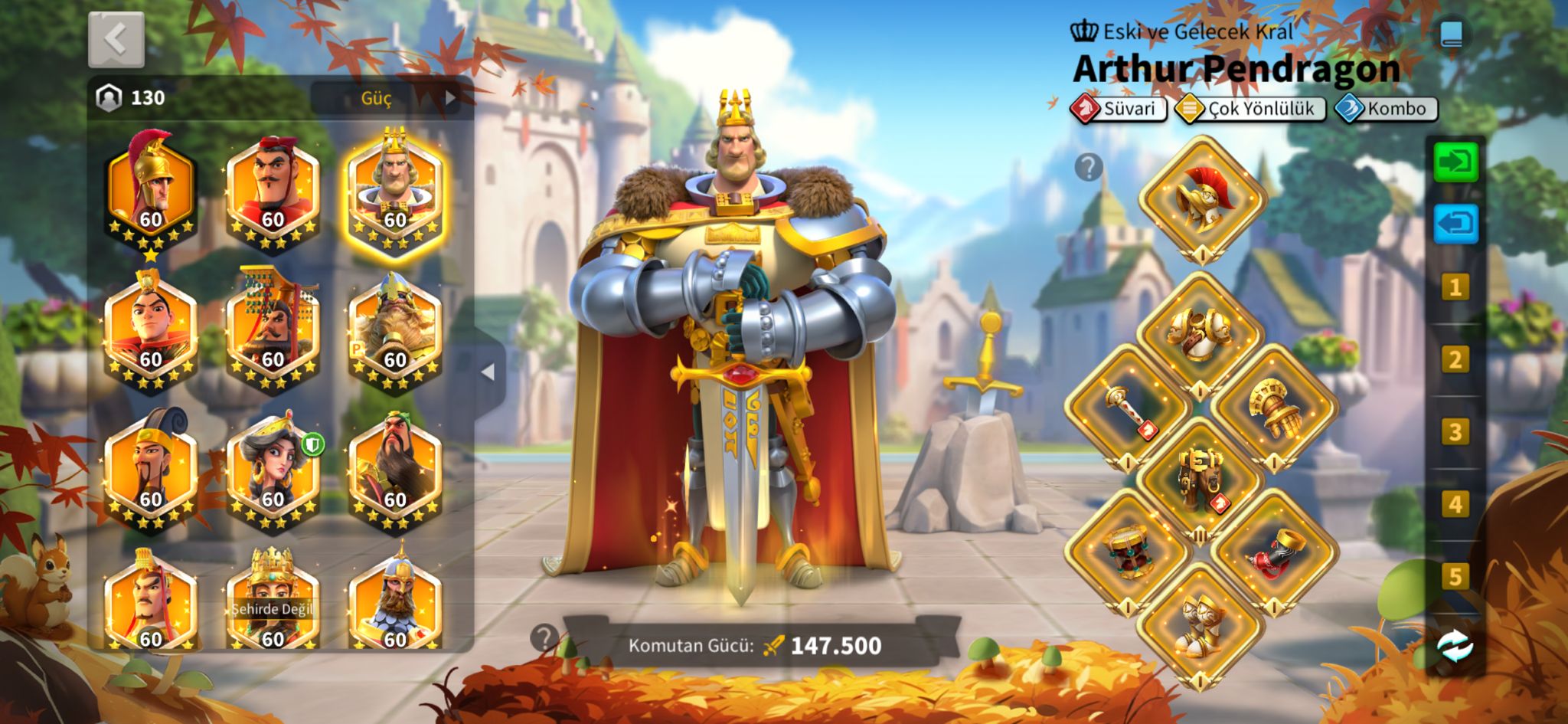1568x724 pixels.
Task: Select the golden gauntlet equipment slot
Action: [1274, 407]
